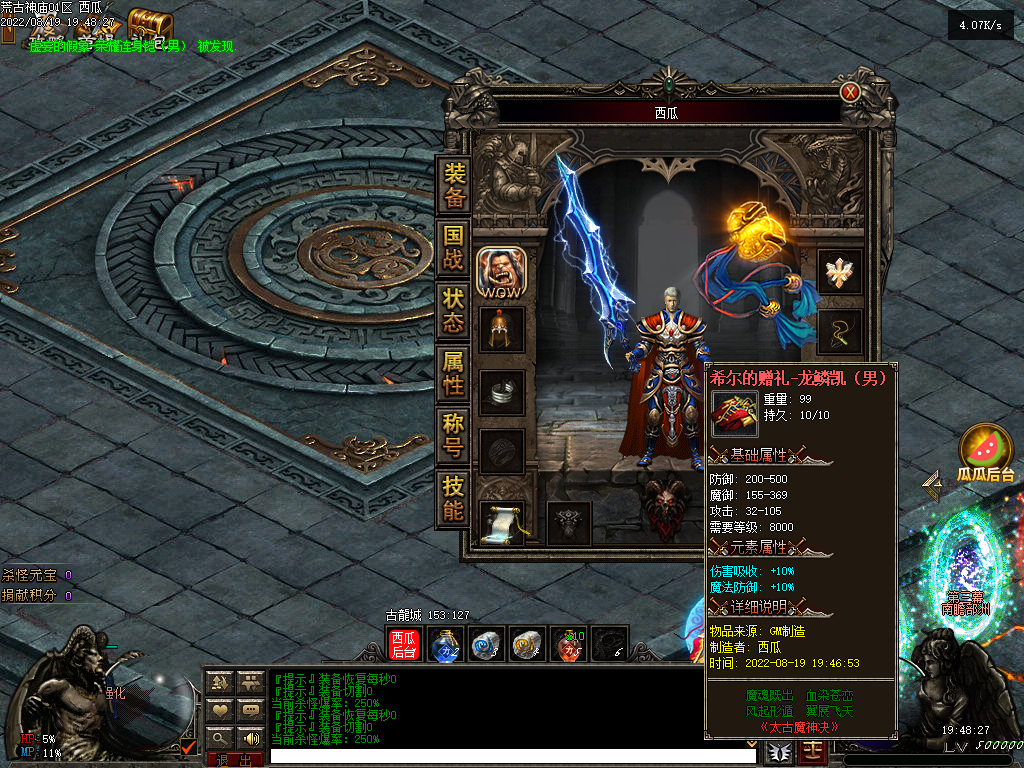
Task: Select the WOW orc portrait slot
Action: 500,272
